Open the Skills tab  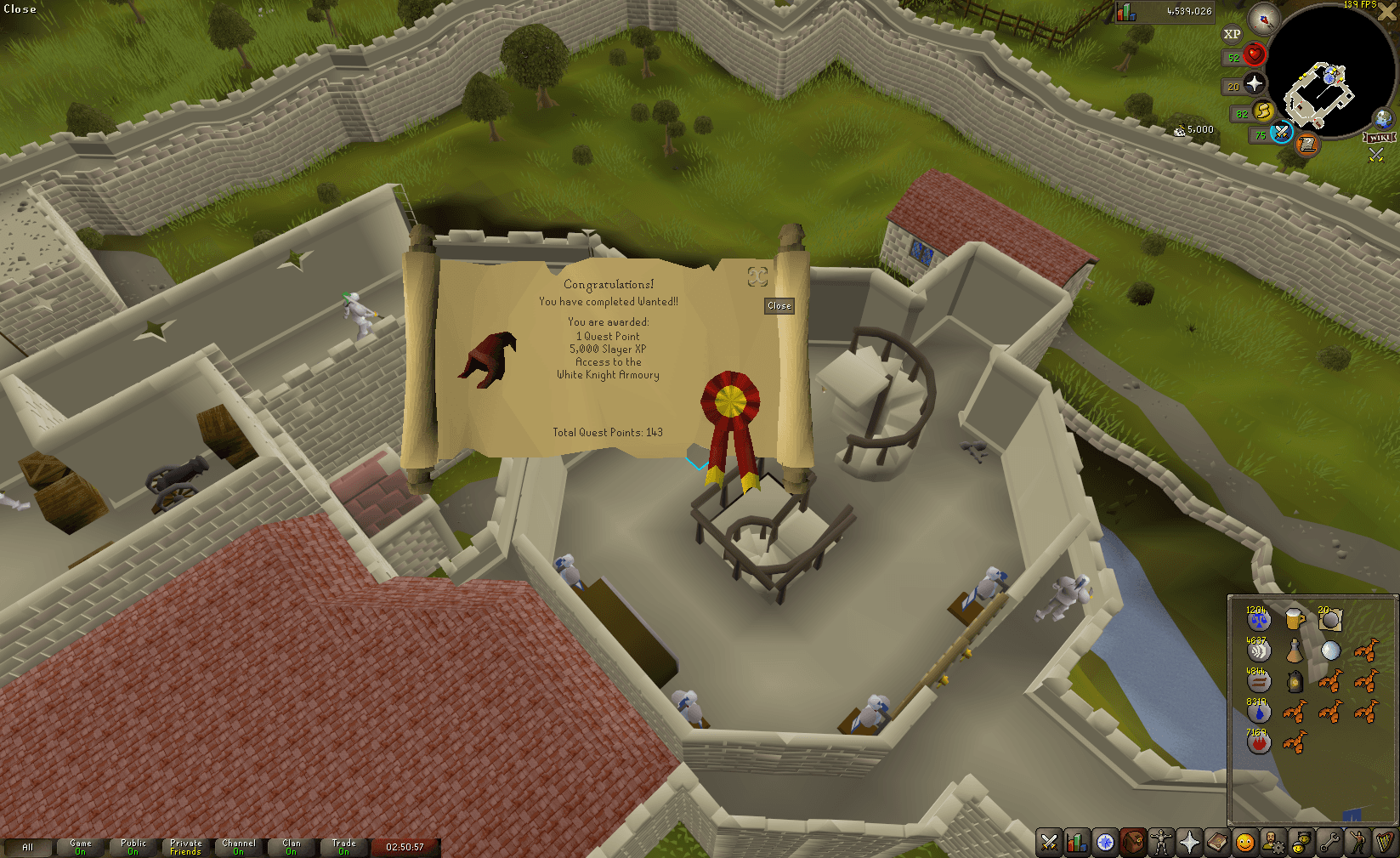[1077, 843]
